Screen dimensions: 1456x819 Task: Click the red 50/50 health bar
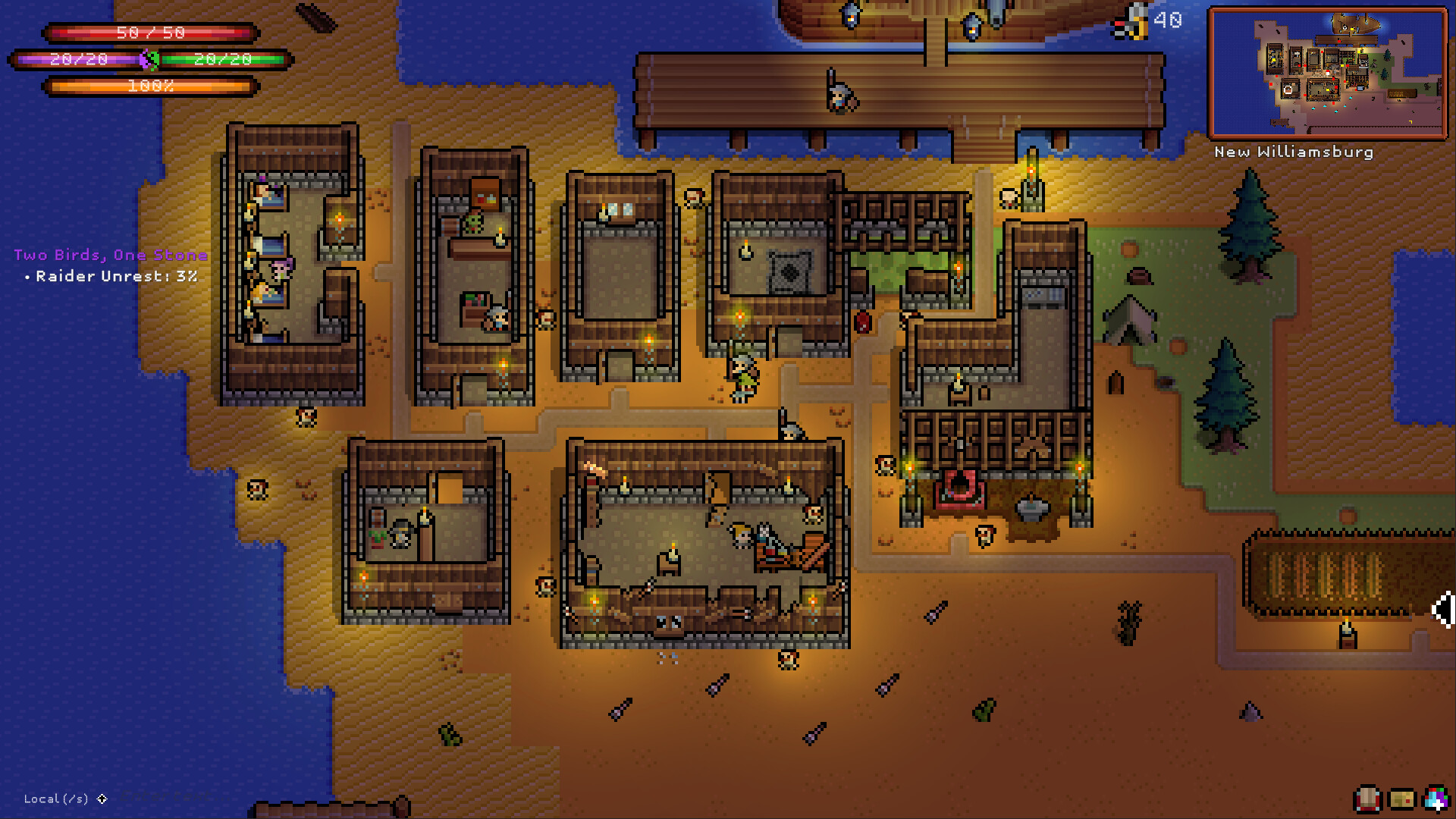click(149, 33)
